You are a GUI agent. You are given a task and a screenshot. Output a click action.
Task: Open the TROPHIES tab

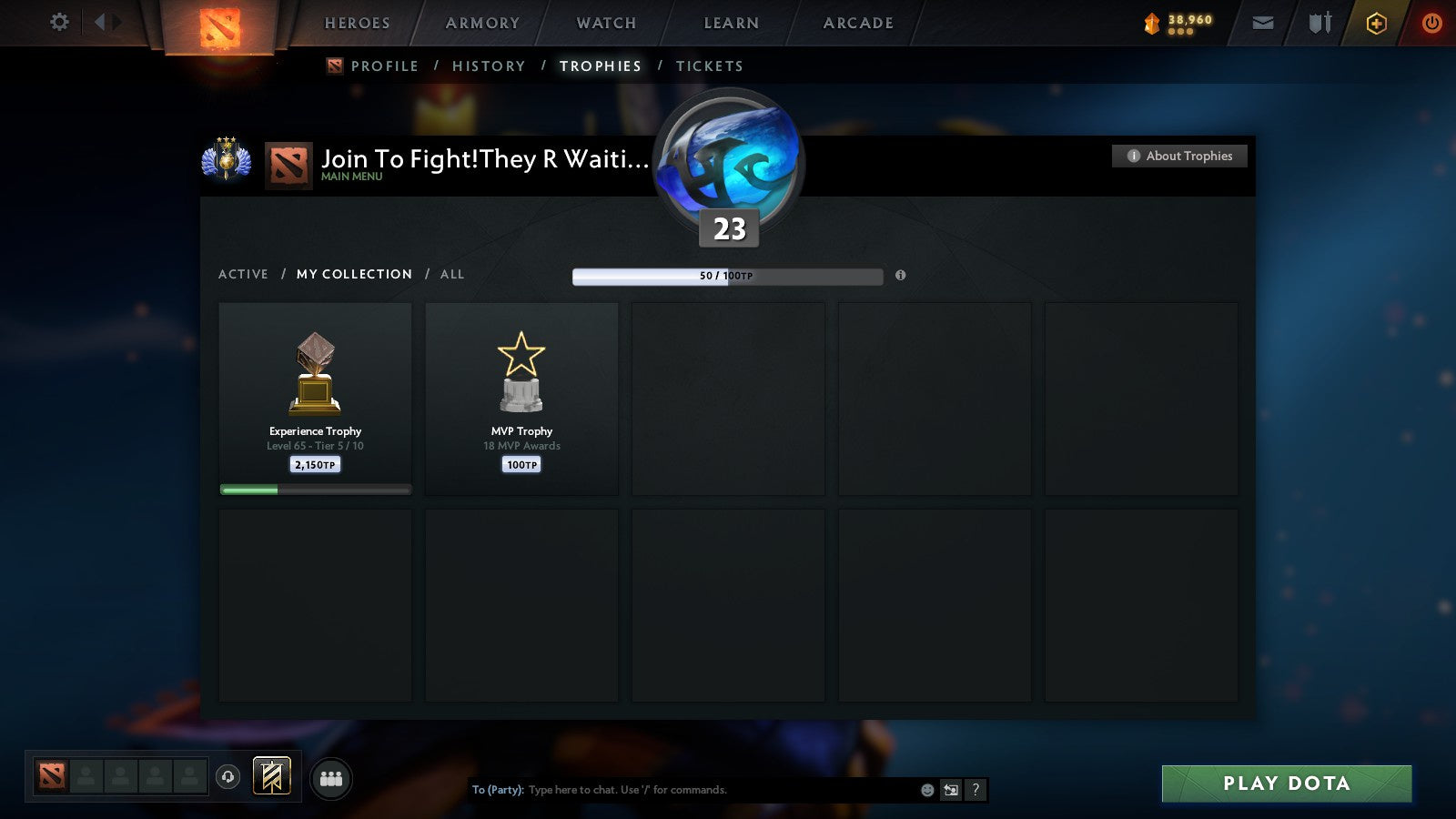click(600, 66)
